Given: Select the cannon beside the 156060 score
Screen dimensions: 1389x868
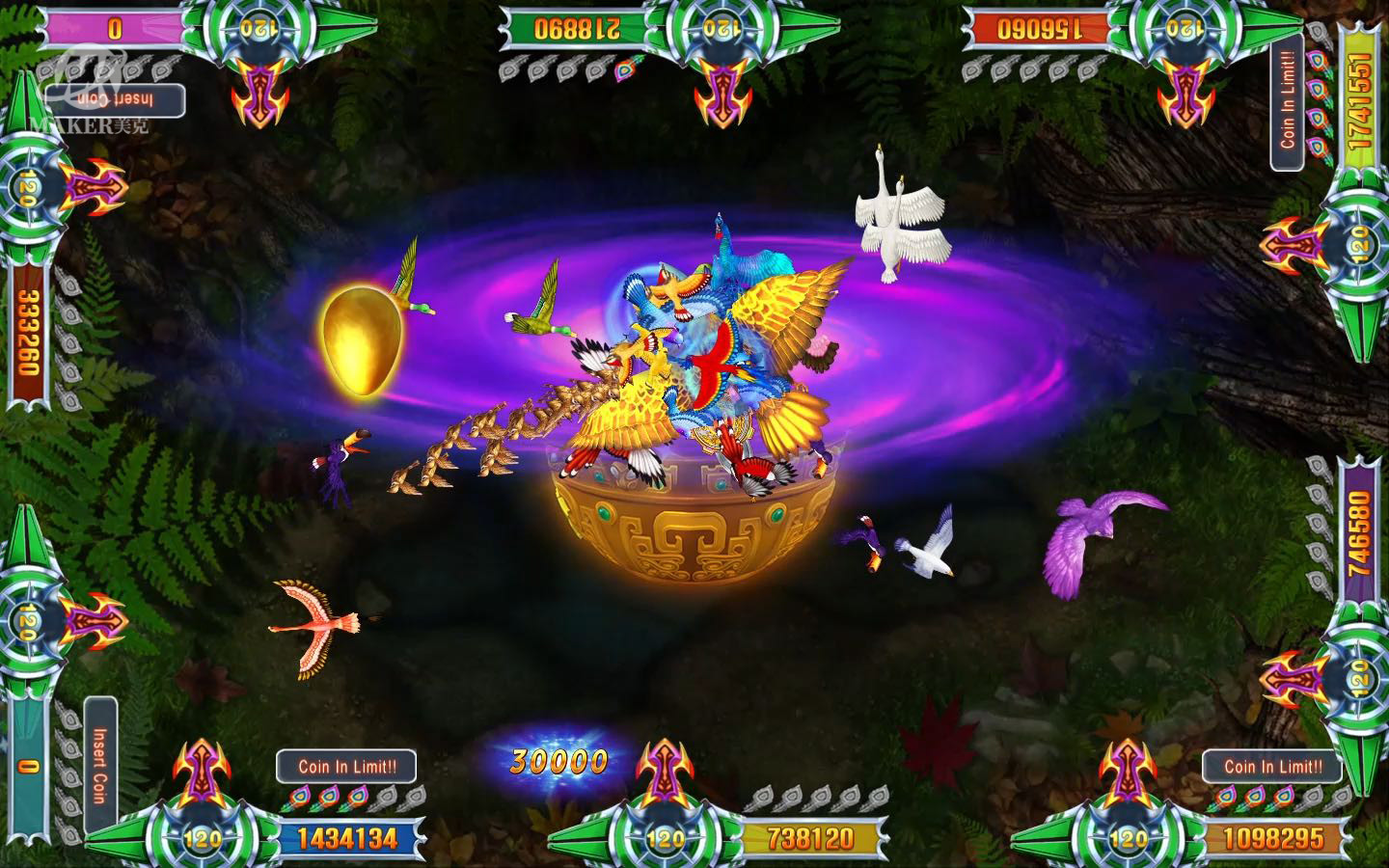Looking at the screenshot, I should click(x=1185, y=92).
